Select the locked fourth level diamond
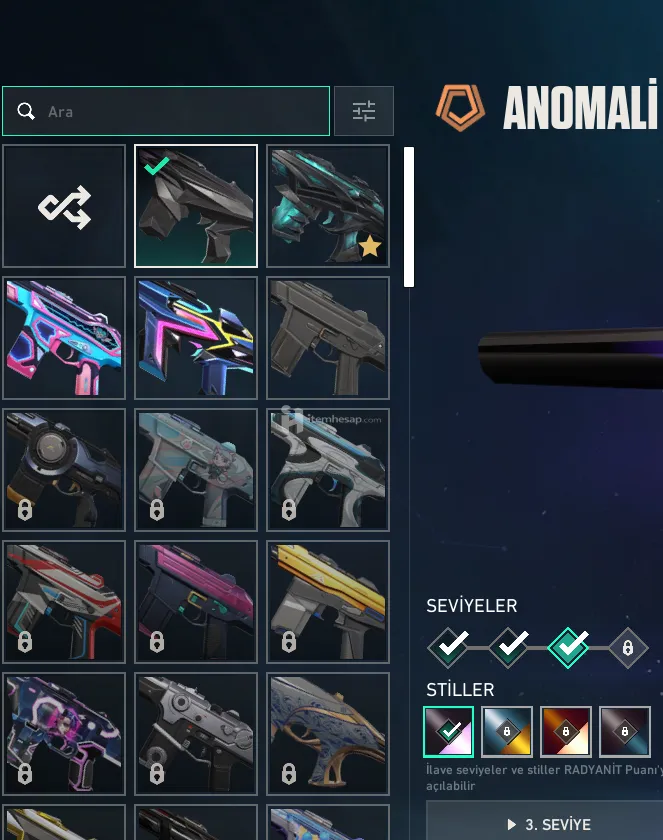The height and width of the screenshot is (840, 663). pos(628,648)
